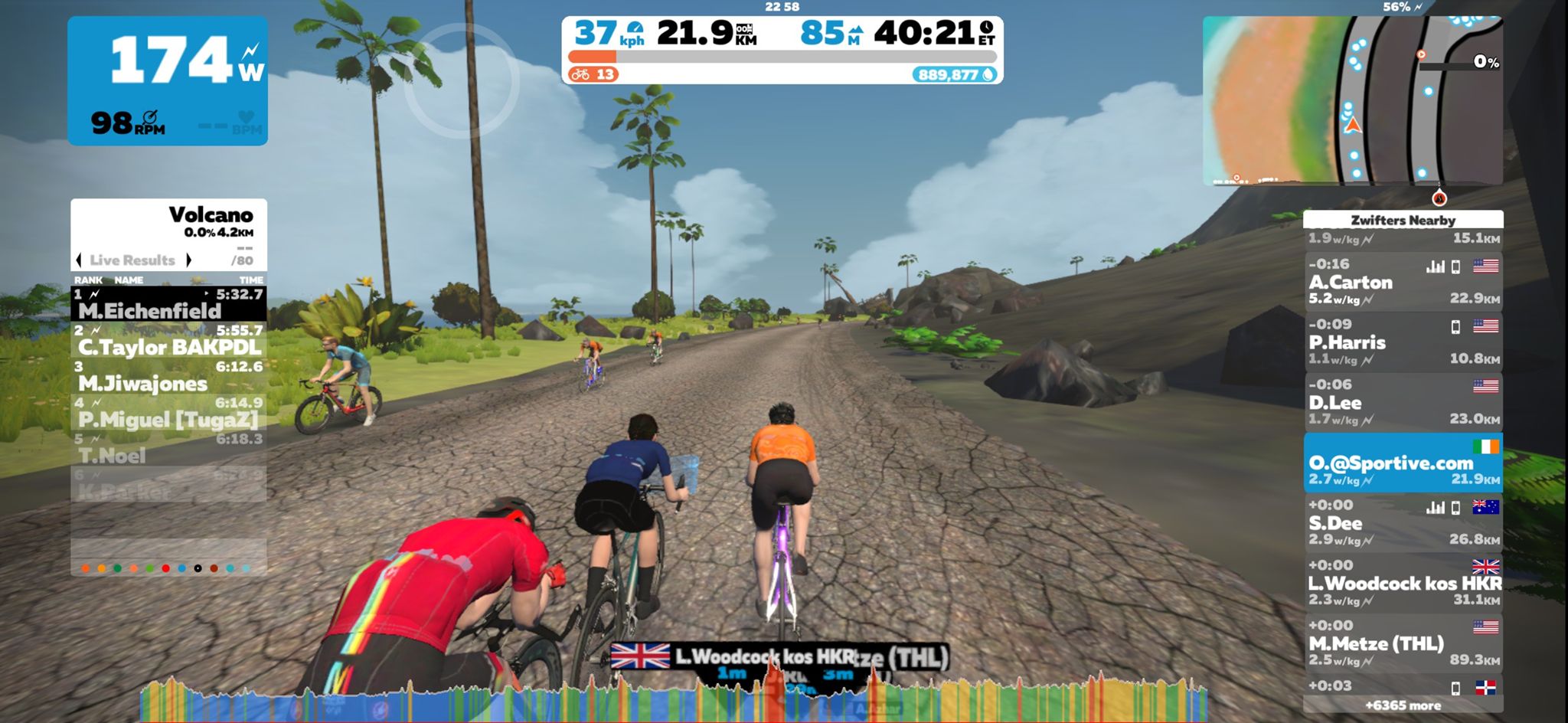Show next Live Results page with right arrow
Image resolution: width=1568 pixels, height=723 pixels.
pyautogui.click(x=188, y=260)
